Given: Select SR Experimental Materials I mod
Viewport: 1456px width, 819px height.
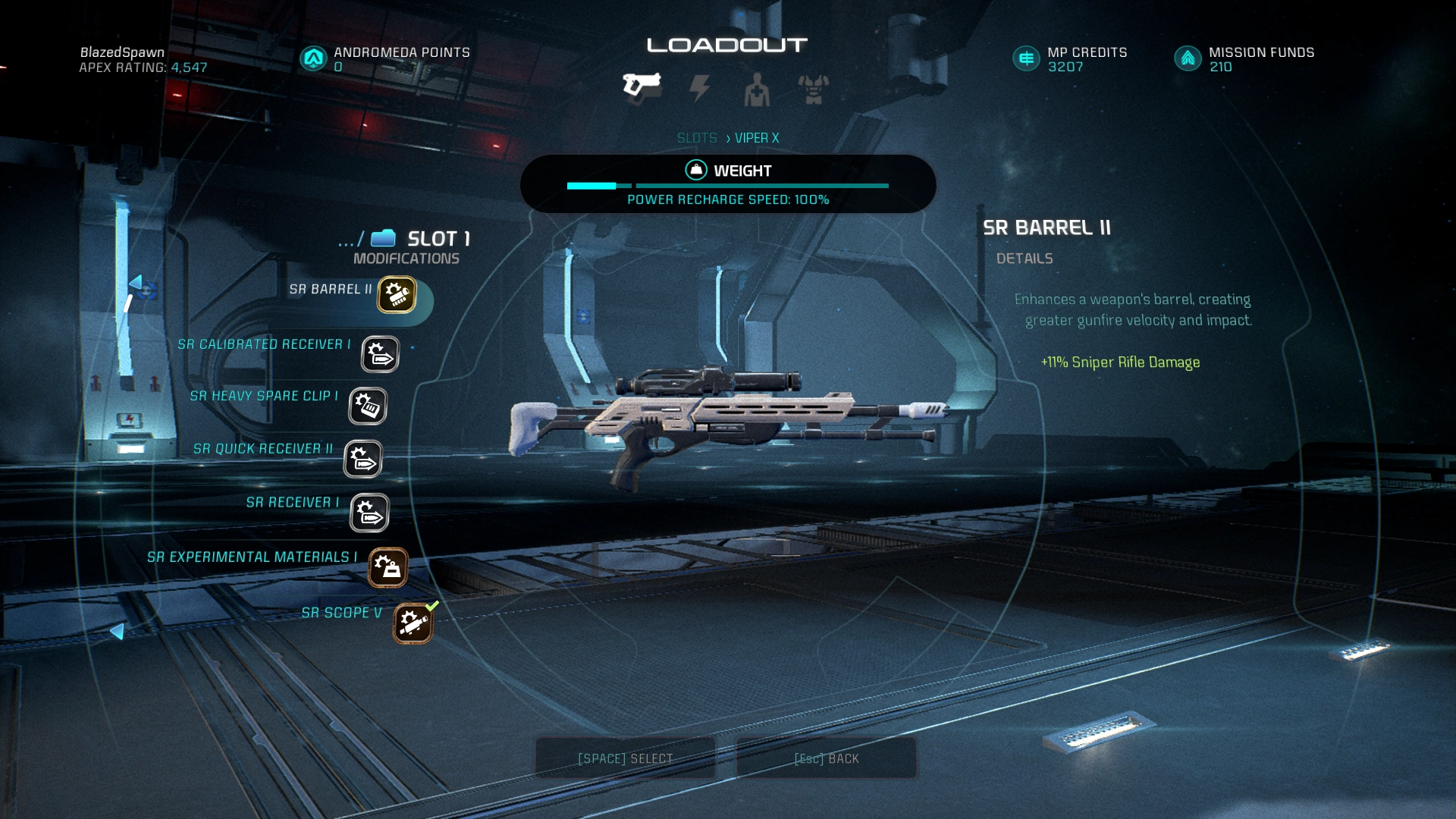Looking at the screenshot, I should coord(388,568).
